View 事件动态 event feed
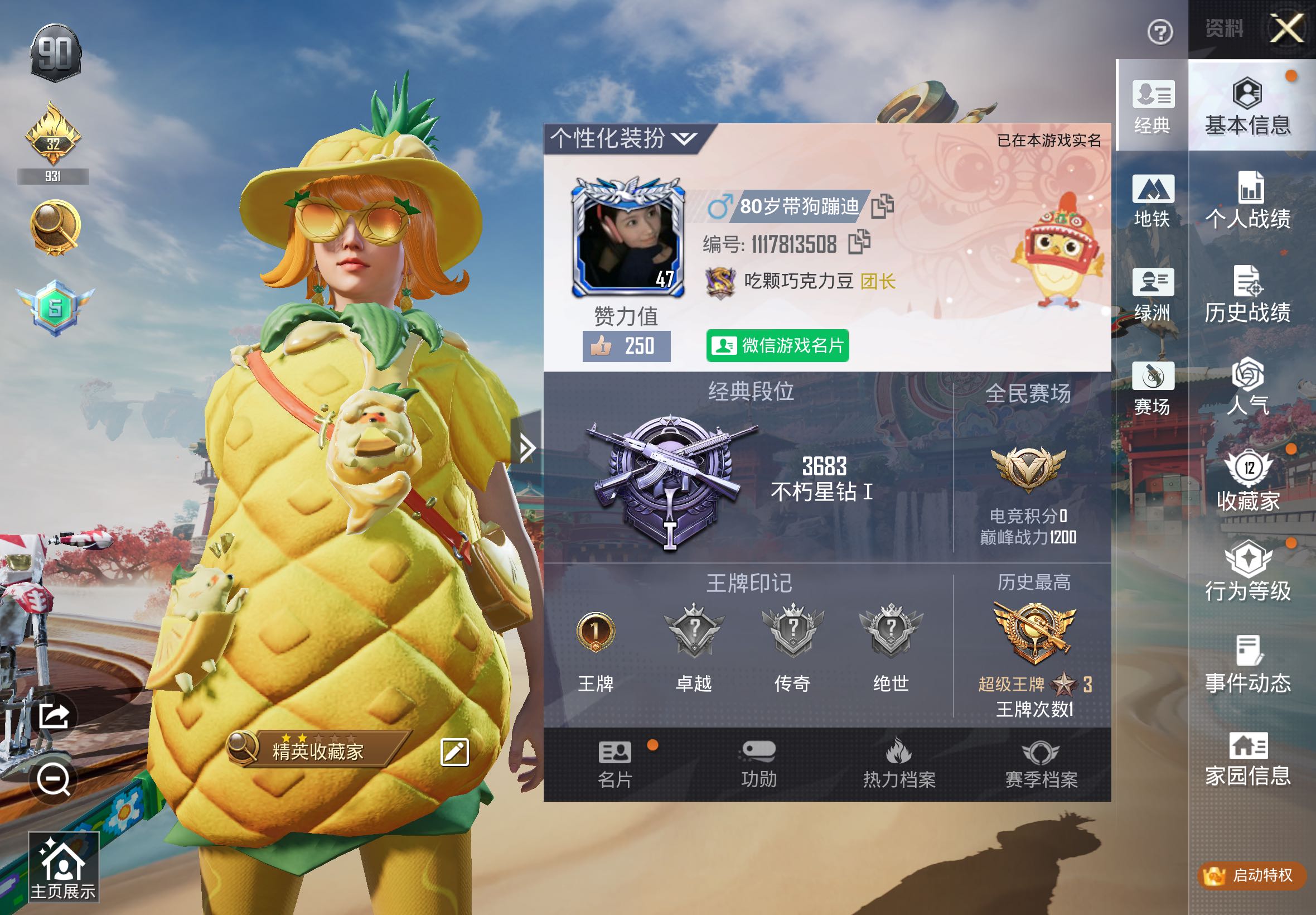 click(x=1247, y=665)
